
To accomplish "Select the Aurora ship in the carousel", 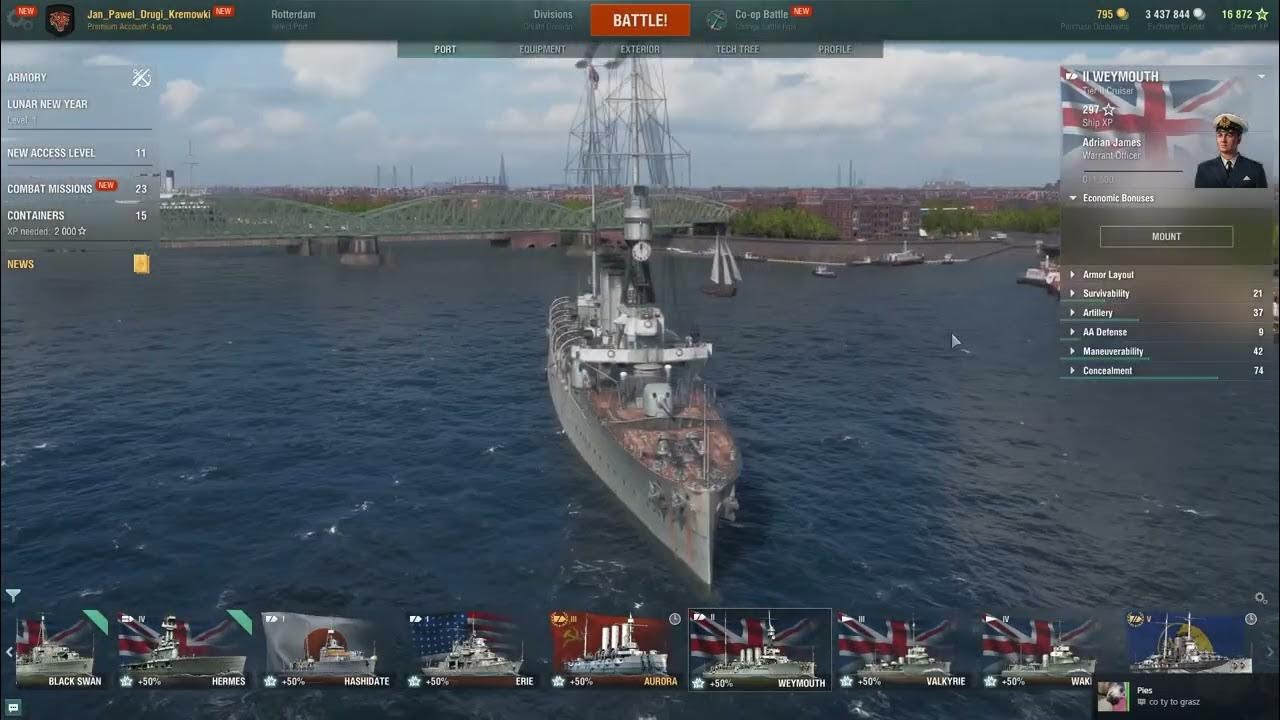I will pos(616,652).
